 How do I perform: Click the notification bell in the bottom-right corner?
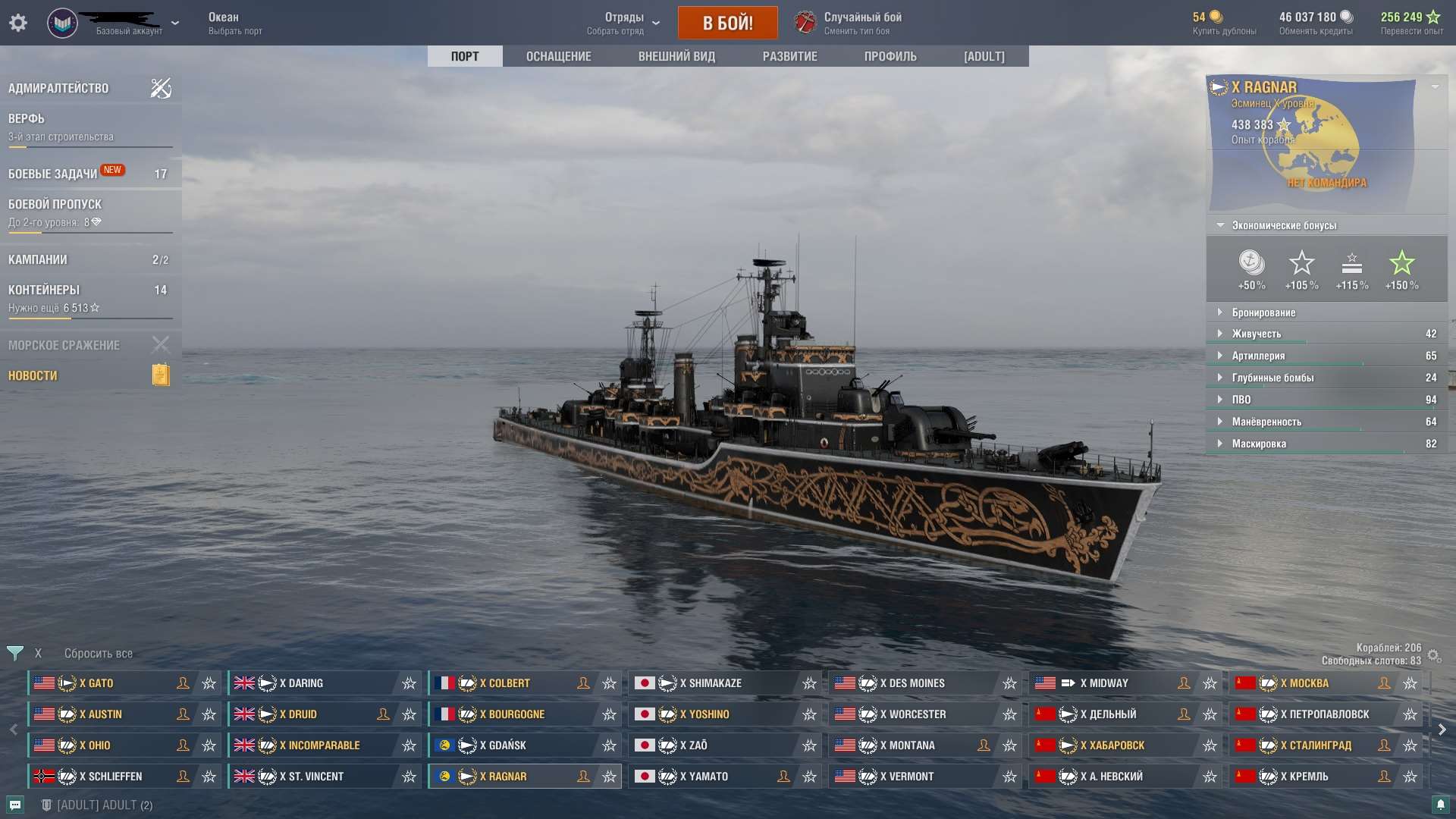[1440, 805]
